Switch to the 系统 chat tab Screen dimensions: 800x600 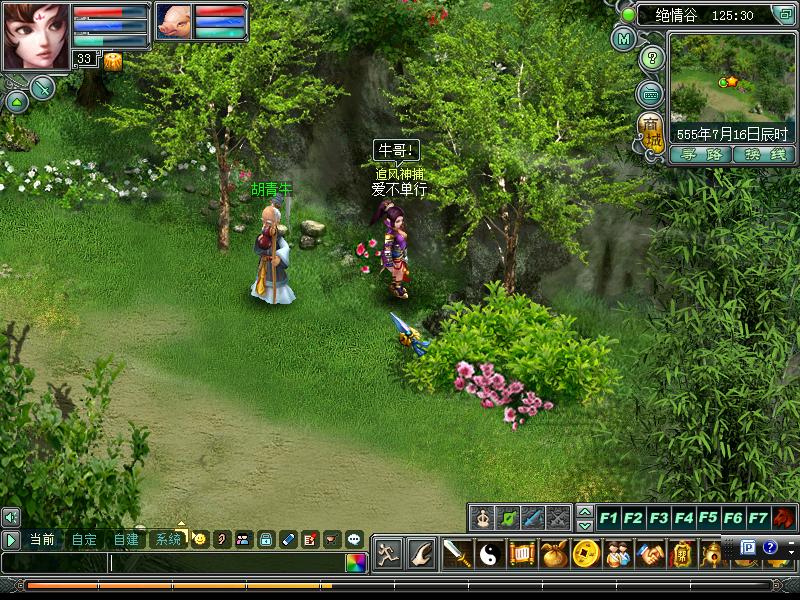168,539
